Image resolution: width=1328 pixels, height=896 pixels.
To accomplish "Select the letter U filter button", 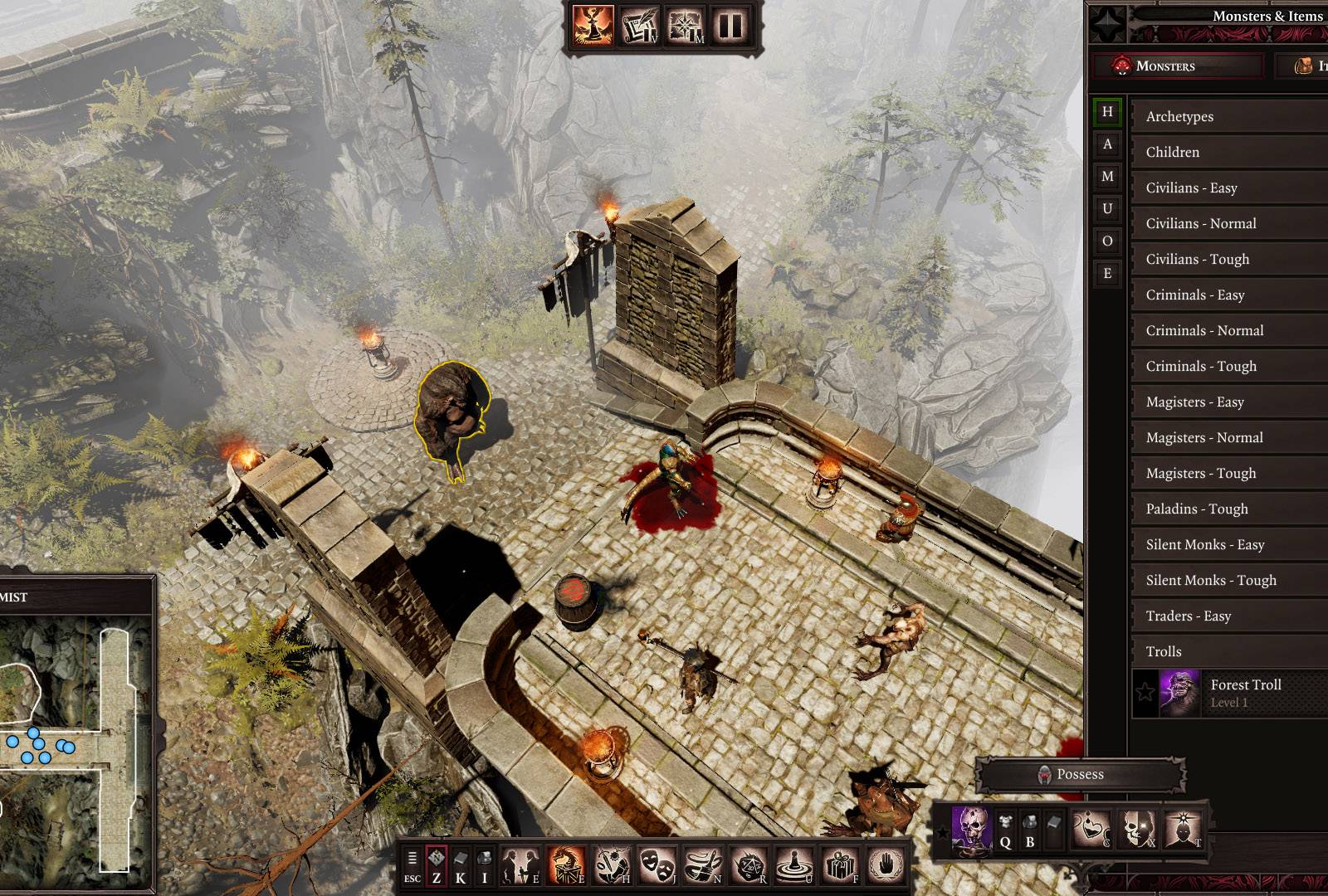I will (x=1107, y=208).
